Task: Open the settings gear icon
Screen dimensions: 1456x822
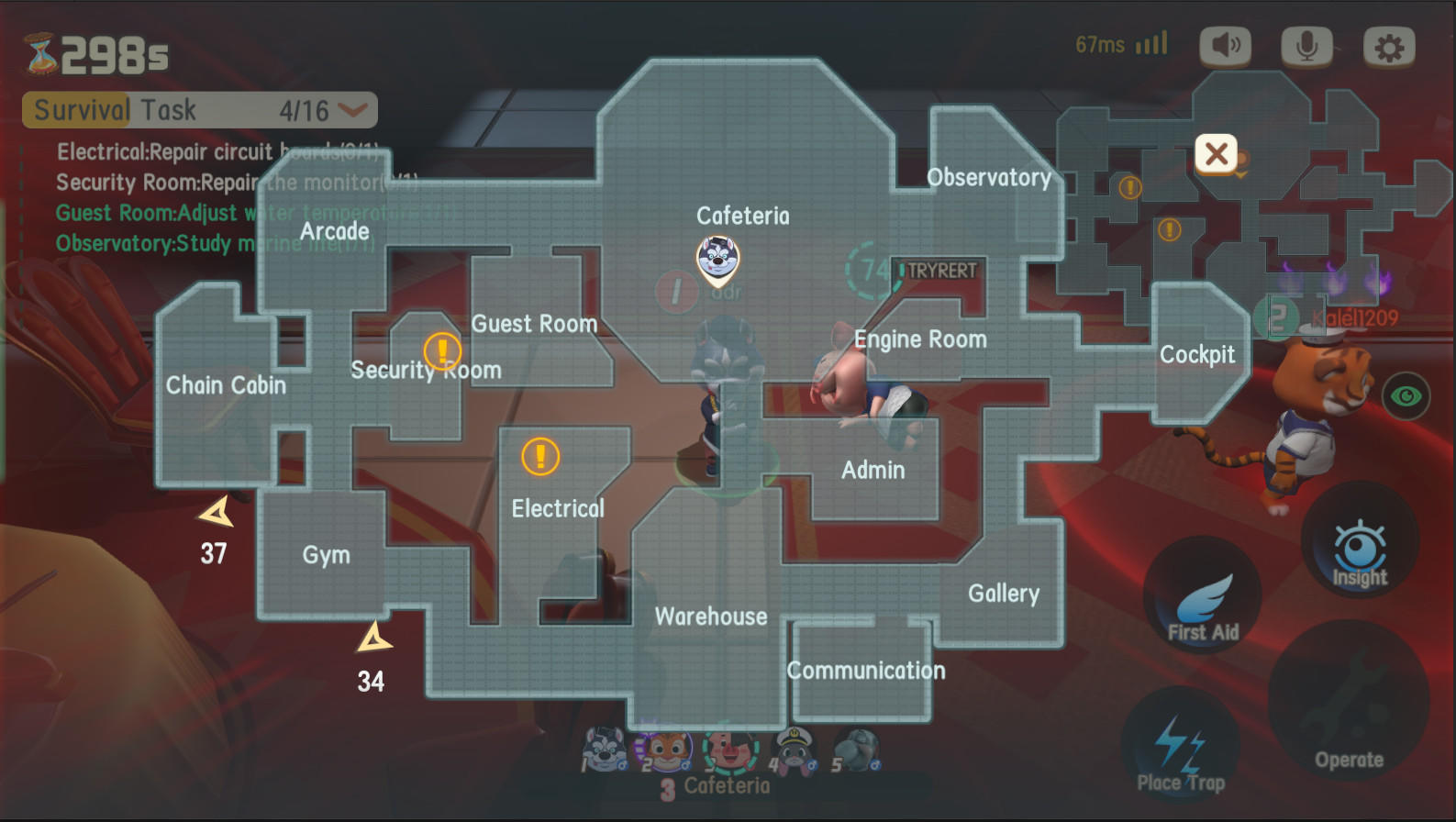Action: coord(1390,45)
